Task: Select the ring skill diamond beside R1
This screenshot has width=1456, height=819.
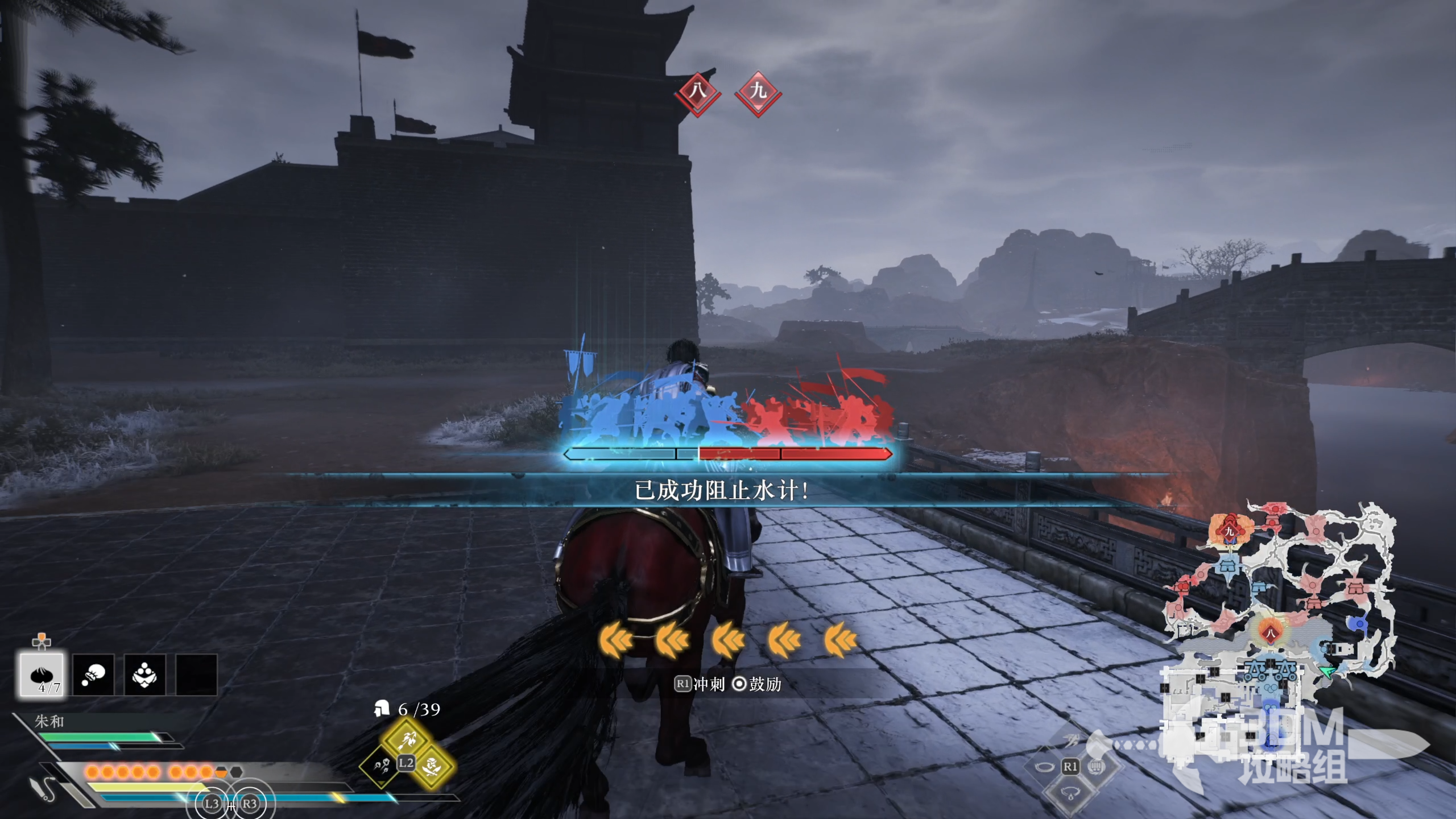Action: pos(1044,767)
